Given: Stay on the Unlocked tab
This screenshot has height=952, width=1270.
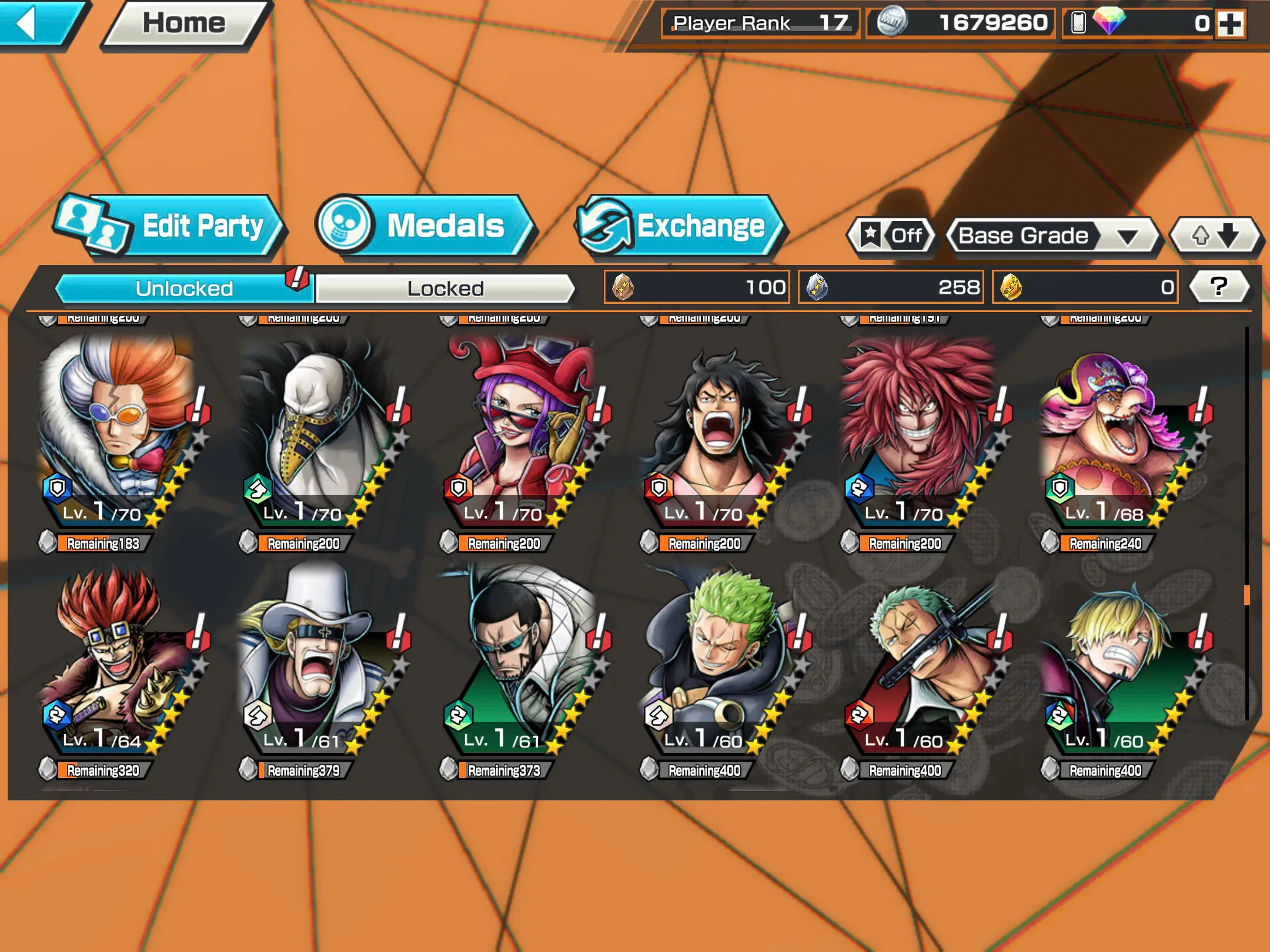Looking at the screenshot, I should tap(182, 289).
